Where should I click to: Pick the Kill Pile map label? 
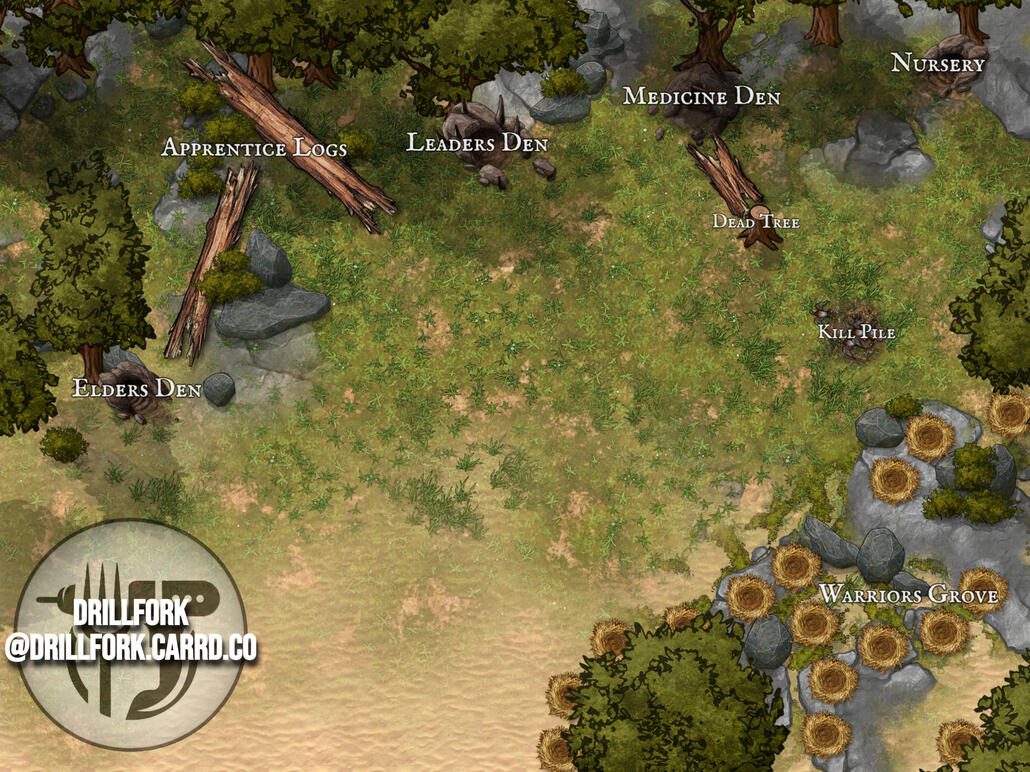[x=856, y=332]
